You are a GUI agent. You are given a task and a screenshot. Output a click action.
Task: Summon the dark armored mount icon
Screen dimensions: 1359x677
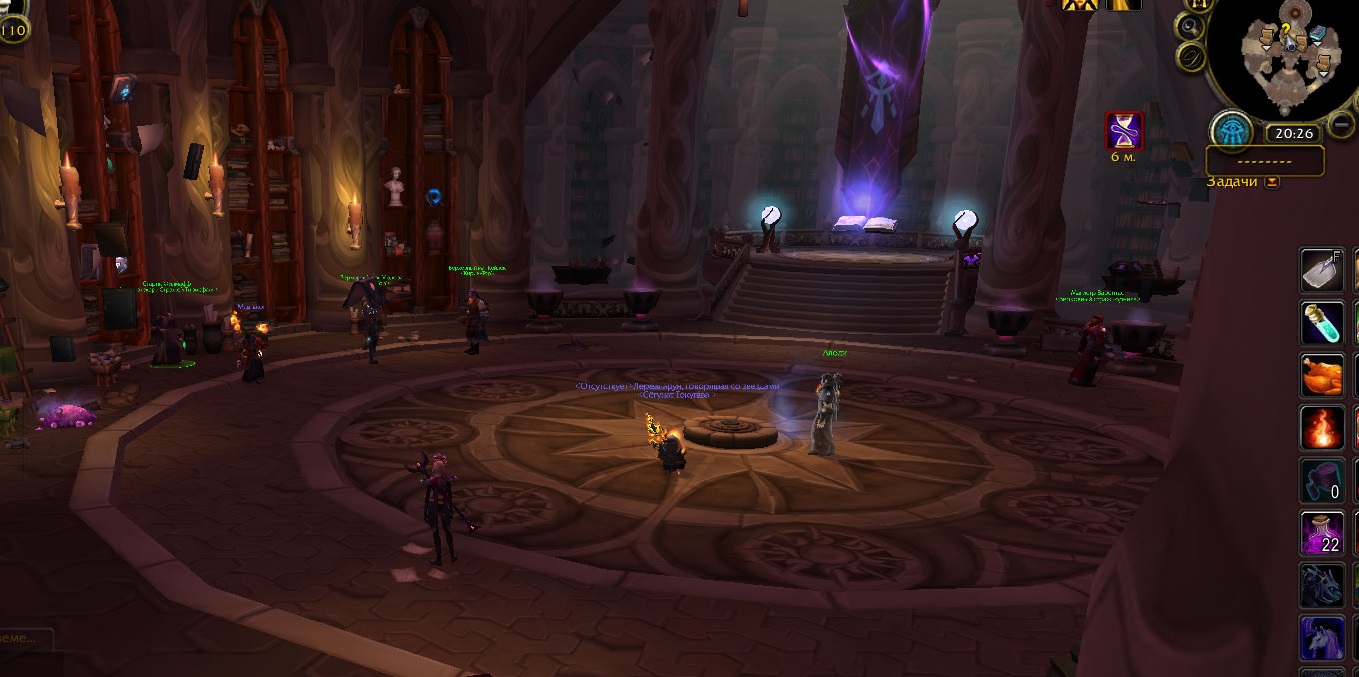[1322, 585]
